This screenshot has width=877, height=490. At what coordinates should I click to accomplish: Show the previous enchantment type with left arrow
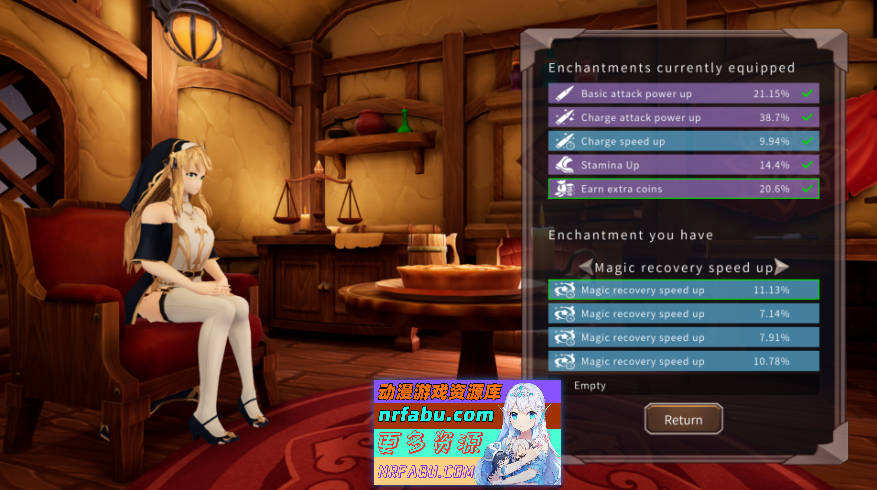(x=584, y=267)
